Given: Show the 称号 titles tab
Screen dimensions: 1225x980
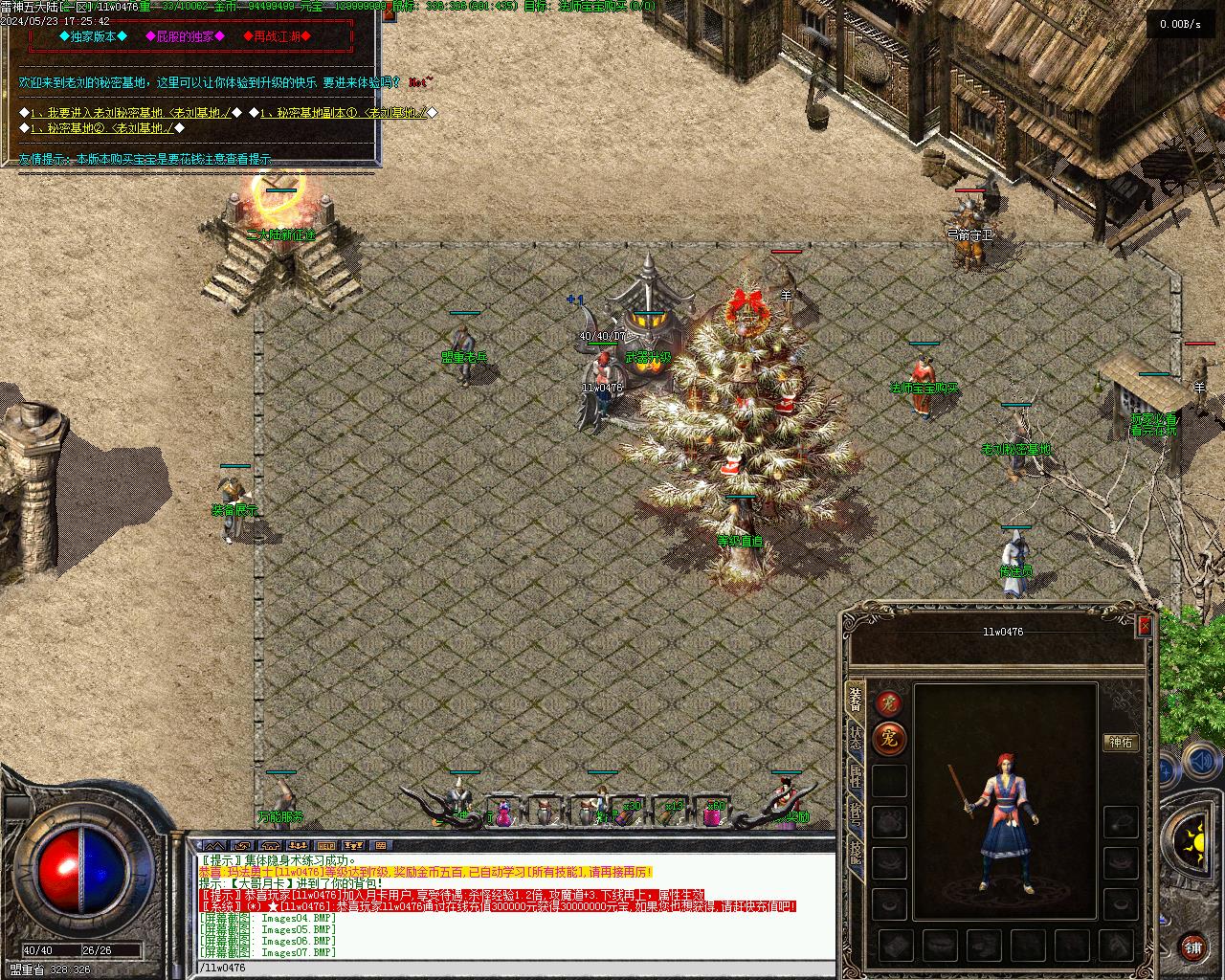Looking at the screenshot, I should pos(856,813).
